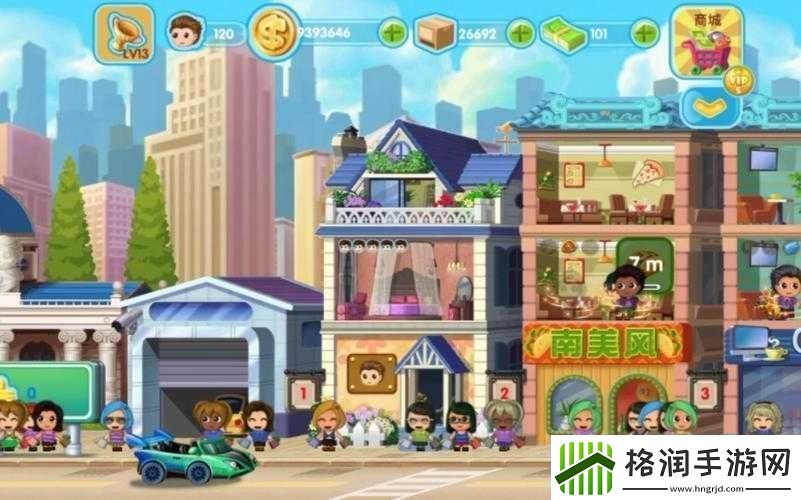Open the gold VIP badge
This screenshot has width=801, height=500.
coord(741,77)
